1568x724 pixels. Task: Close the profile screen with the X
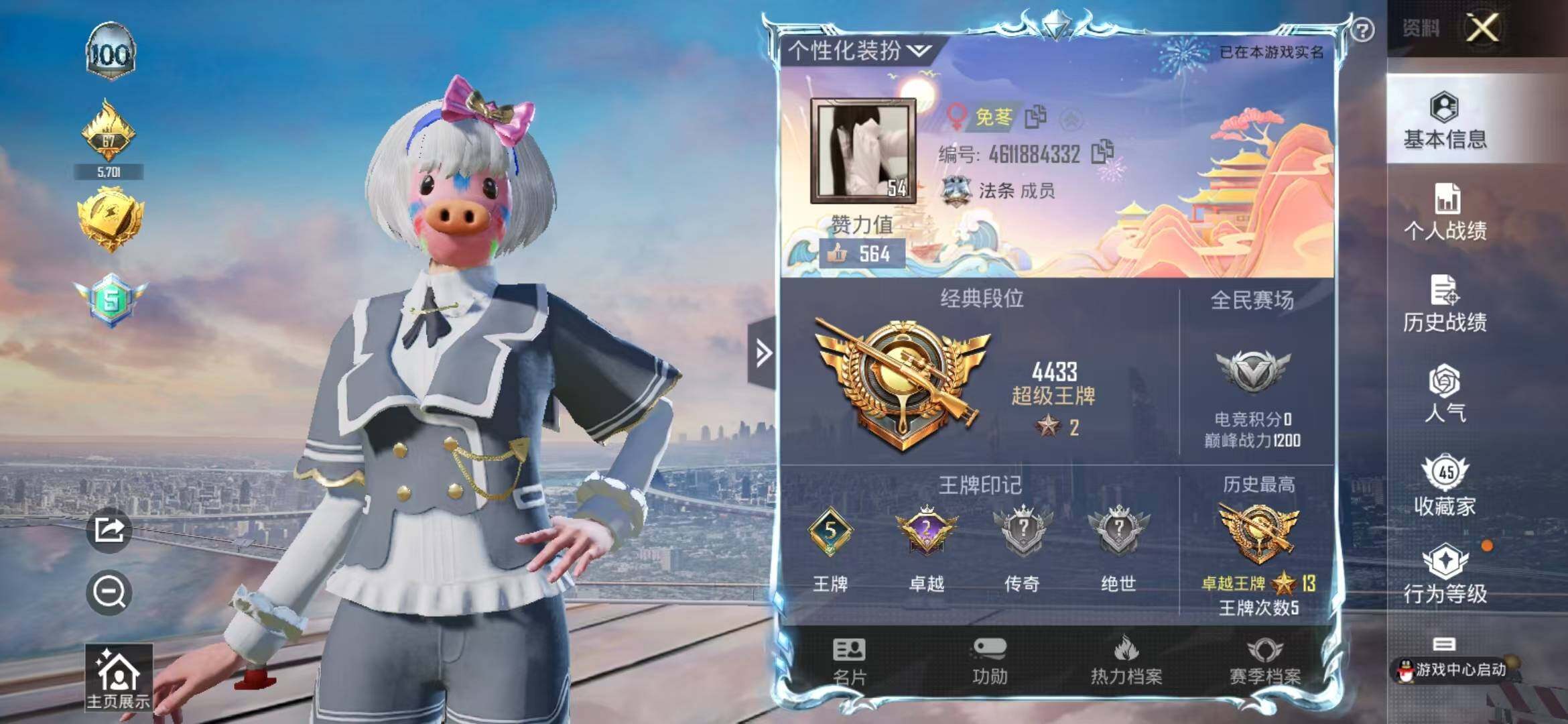1483,29
